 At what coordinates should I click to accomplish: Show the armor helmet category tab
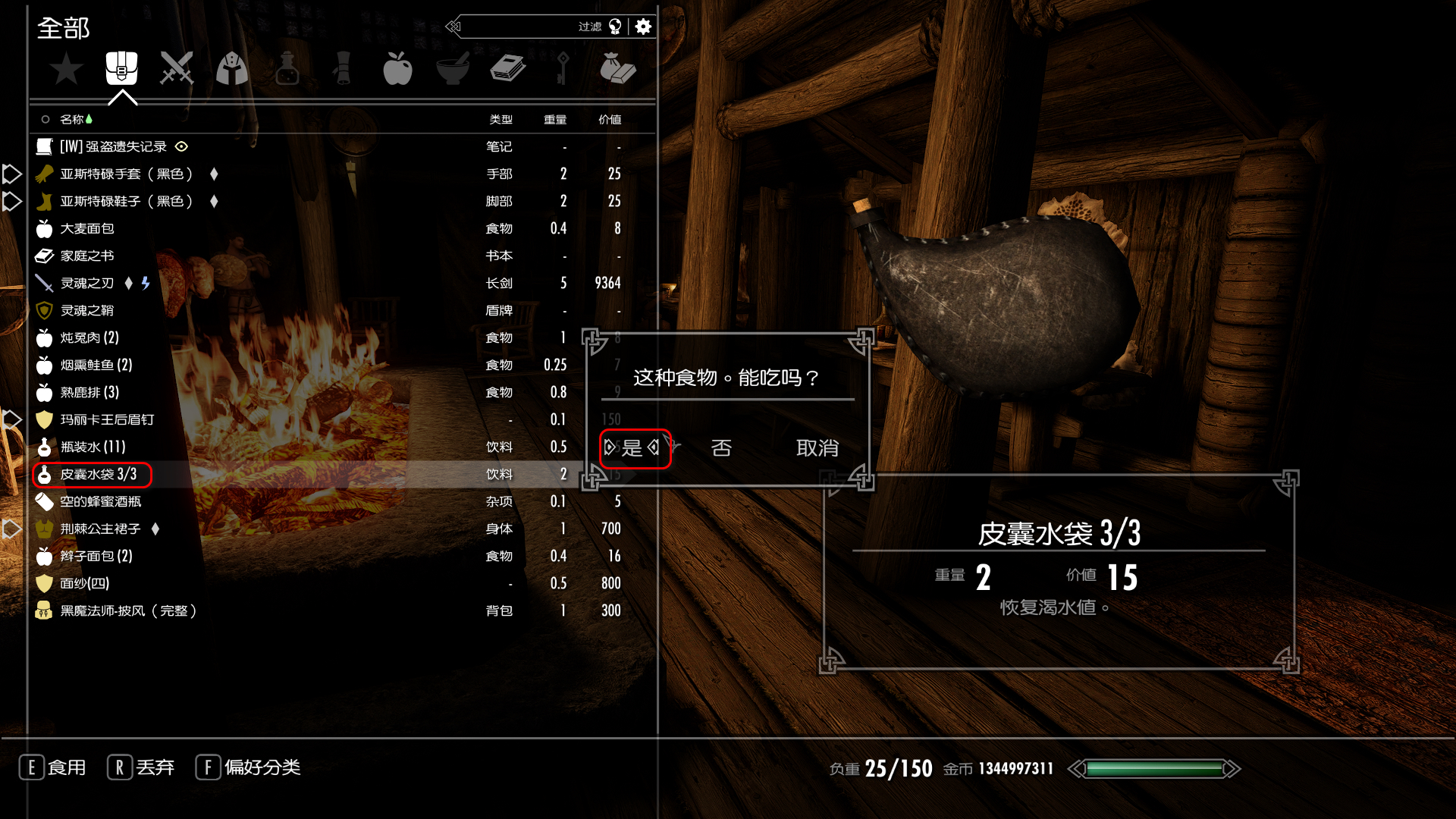232,69
